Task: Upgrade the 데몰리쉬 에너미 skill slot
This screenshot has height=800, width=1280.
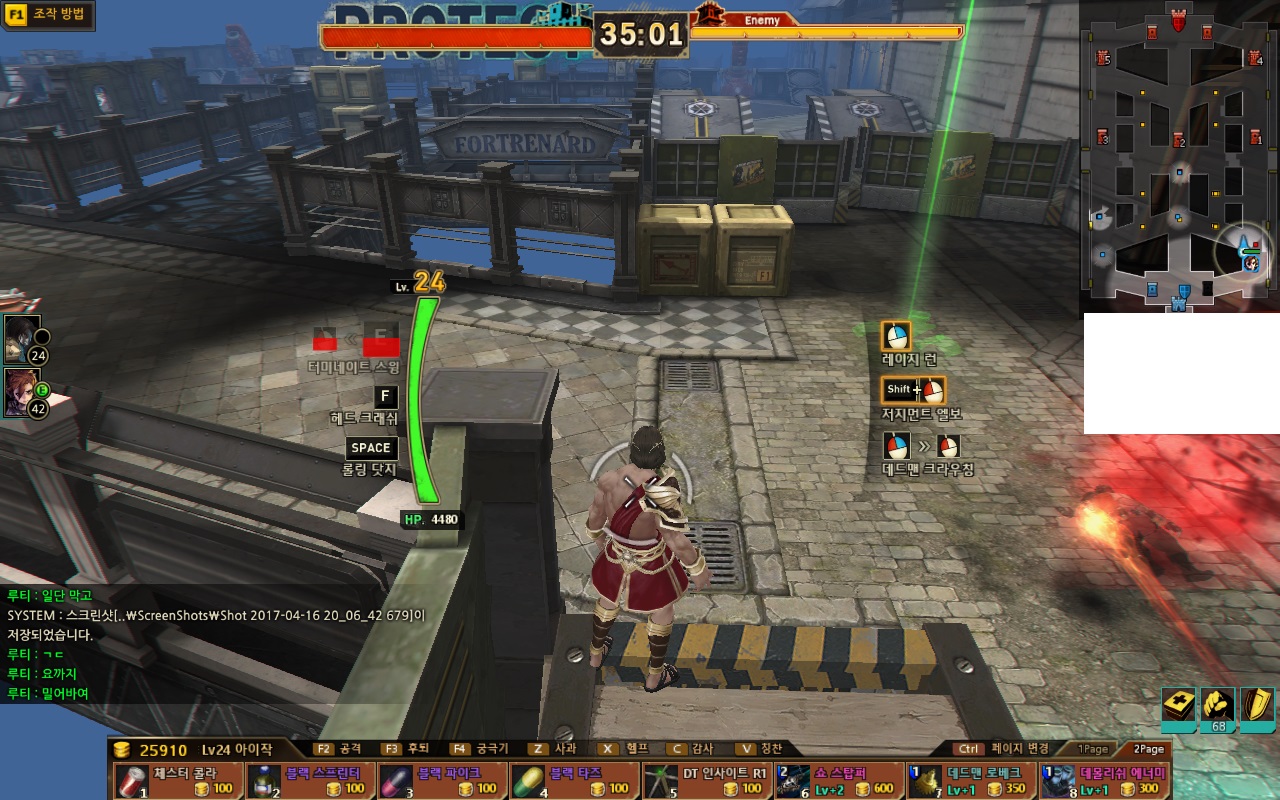Action: click(1104, 780)
